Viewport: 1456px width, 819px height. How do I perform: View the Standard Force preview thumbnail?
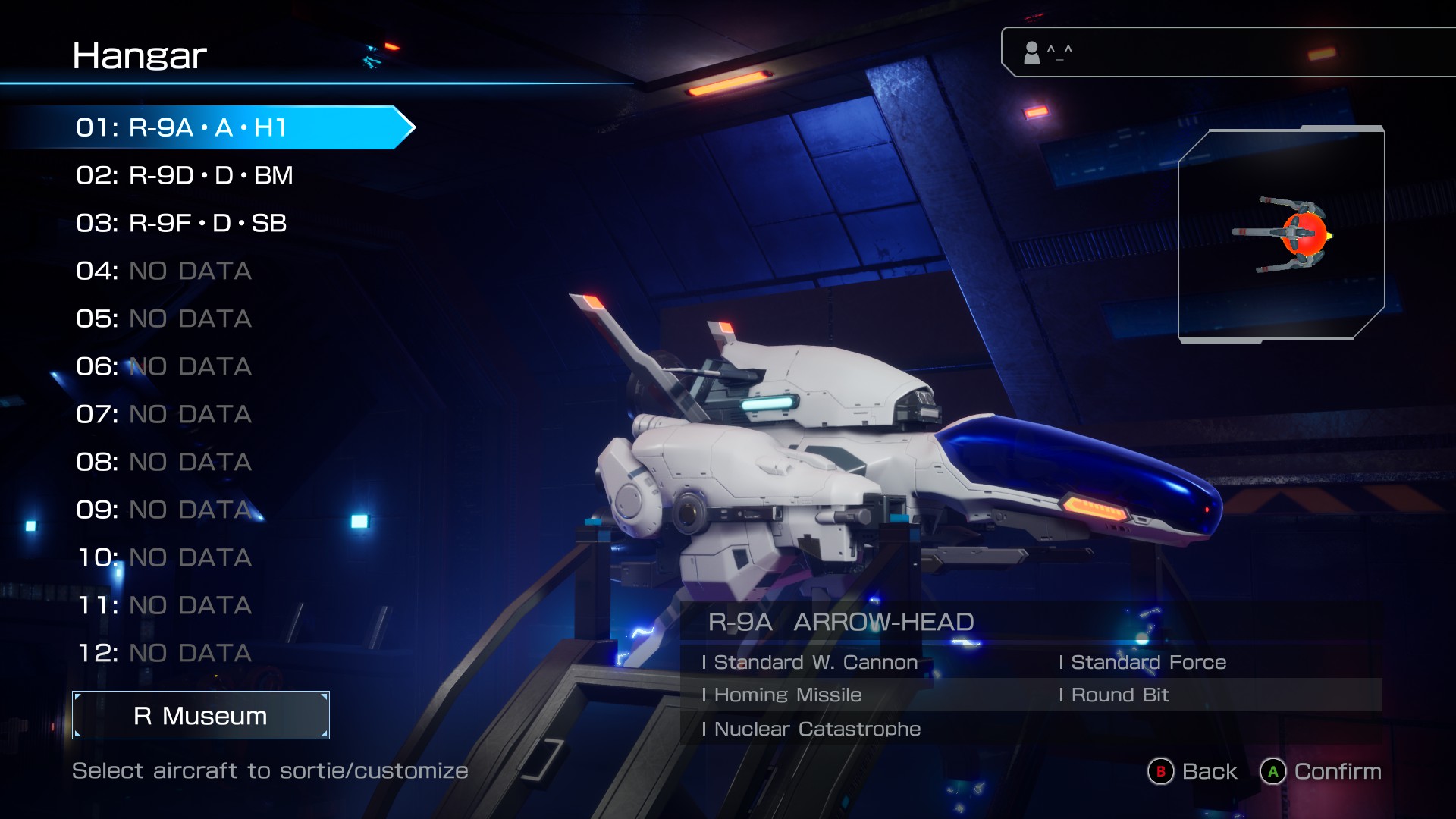click(1282, 234)
